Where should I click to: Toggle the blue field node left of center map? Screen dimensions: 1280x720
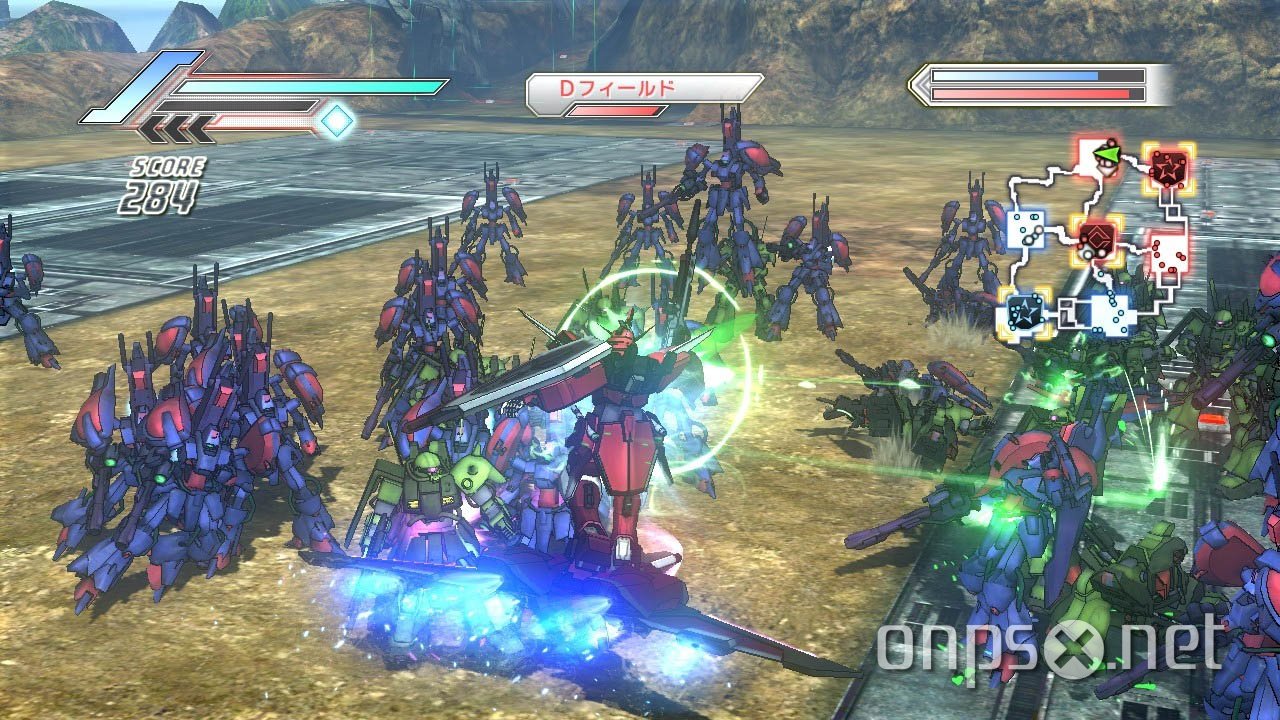[1026, 231]
